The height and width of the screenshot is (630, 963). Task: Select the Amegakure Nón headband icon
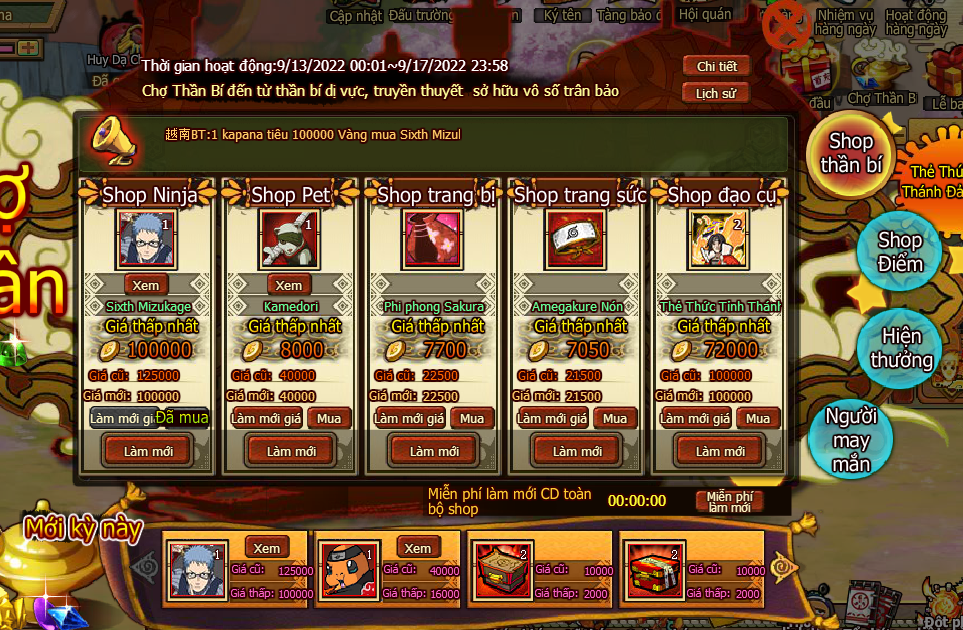click(576, 238)
